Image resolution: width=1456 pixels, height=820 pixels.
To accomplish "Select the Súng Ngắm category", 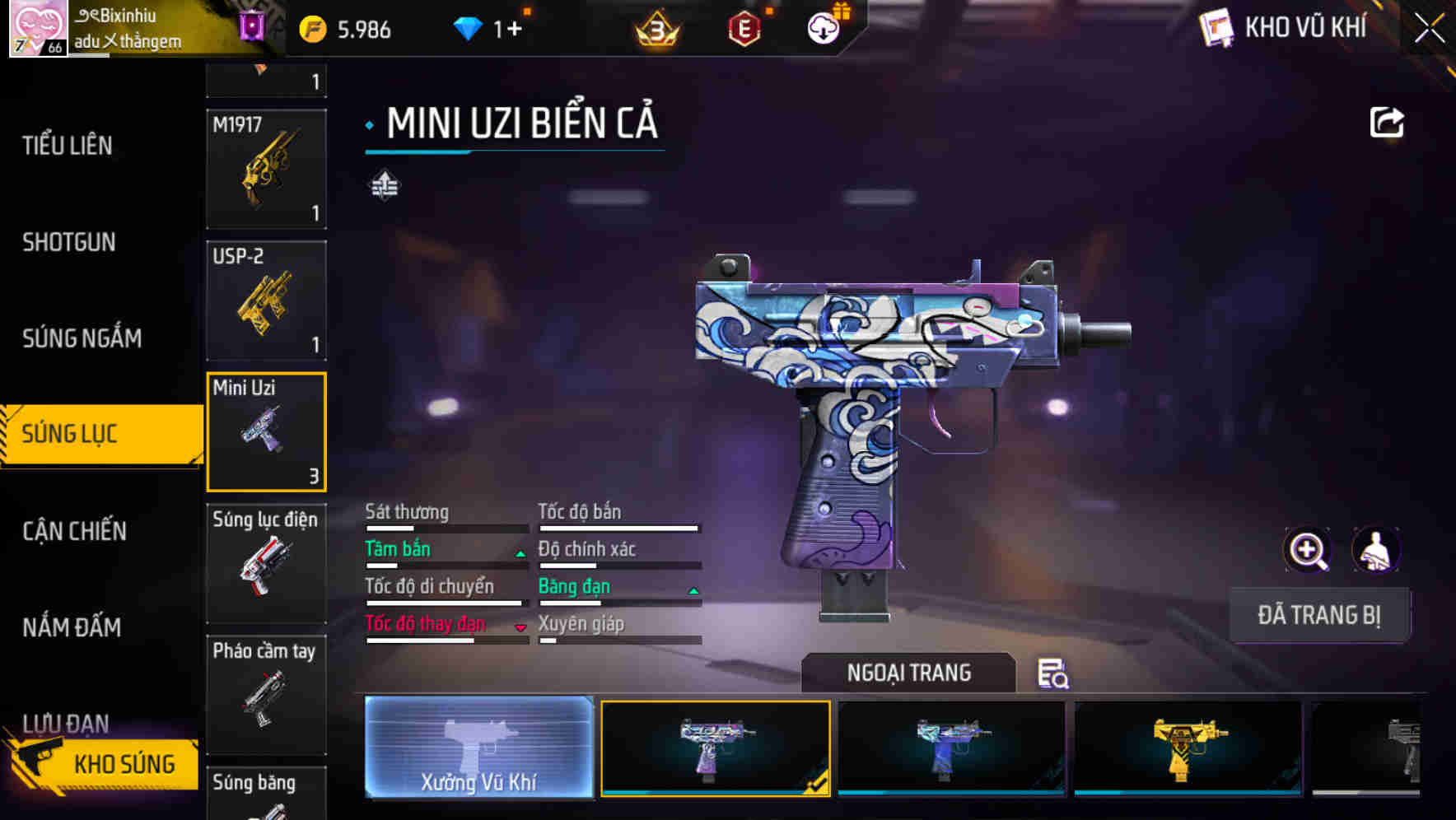I will (82, 338).
